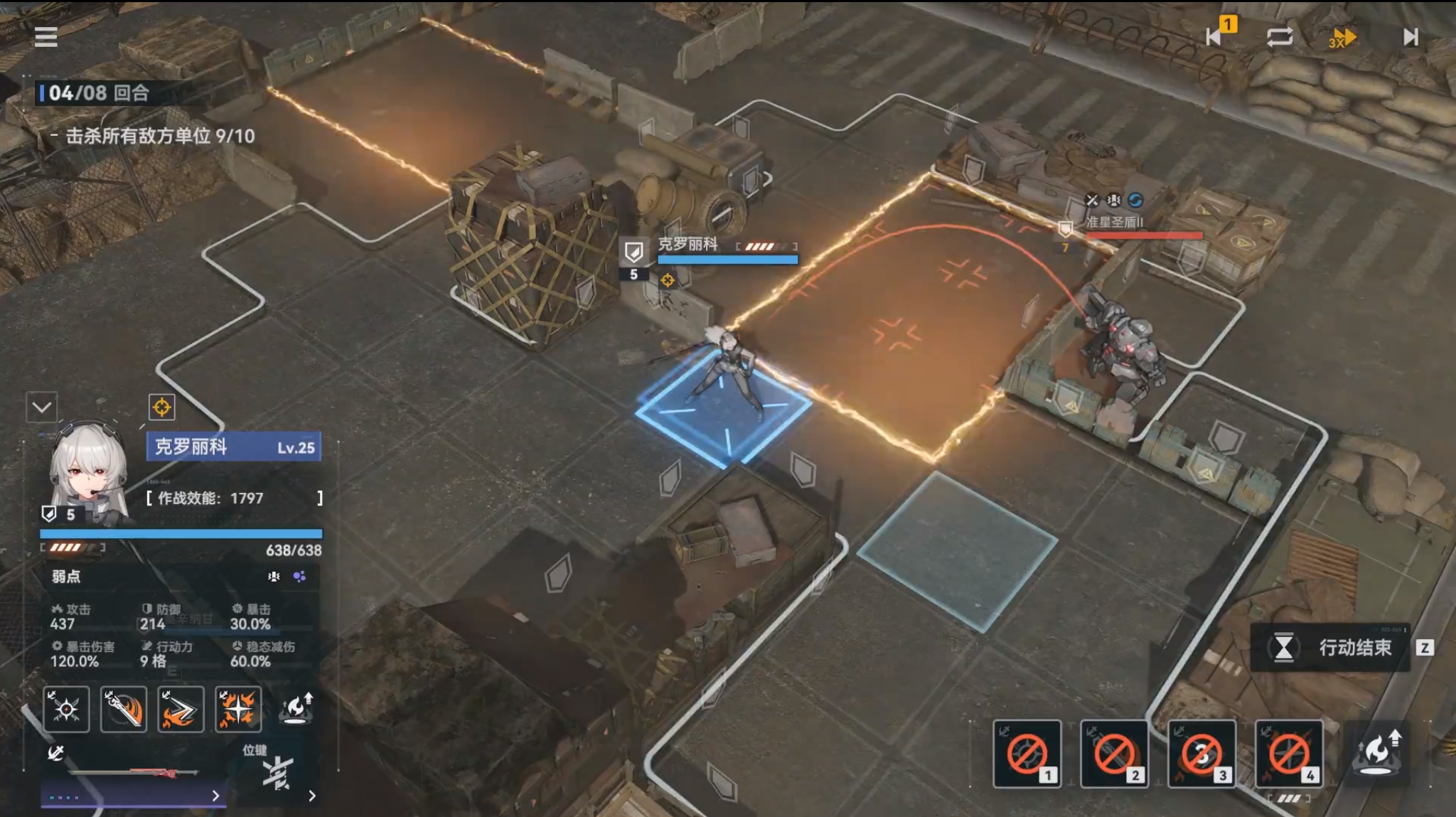1456x817 pixels.
Task: Choose the skill slot numbered 4
Action: click(x=1289, y=754)
